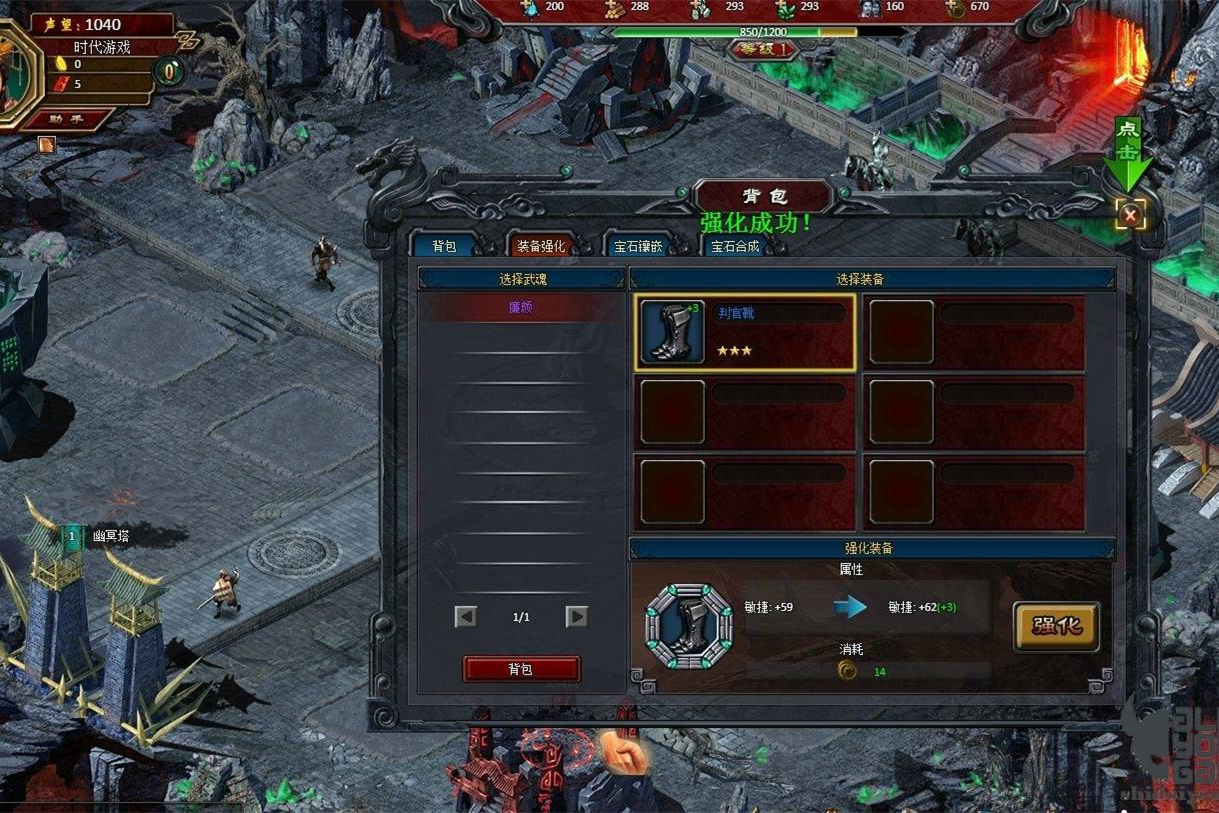Open the 宝石合成 tab
This screenshot has width=1219, height=813.
pyautogui.click(x=735, y=246)
